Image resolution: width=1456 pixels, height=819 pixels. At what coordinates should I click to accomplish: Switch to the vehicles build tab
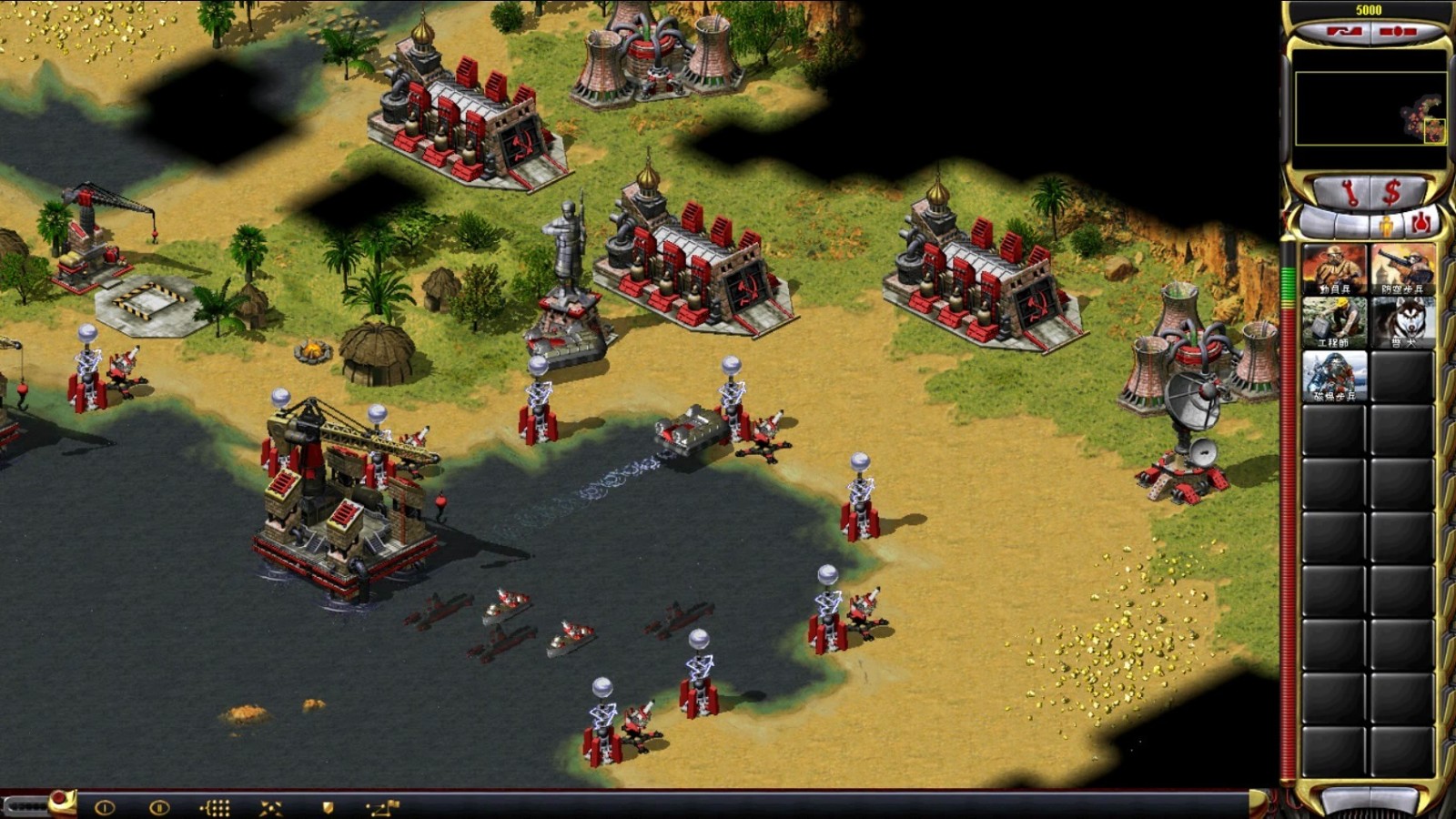(x=1421, y=224)
